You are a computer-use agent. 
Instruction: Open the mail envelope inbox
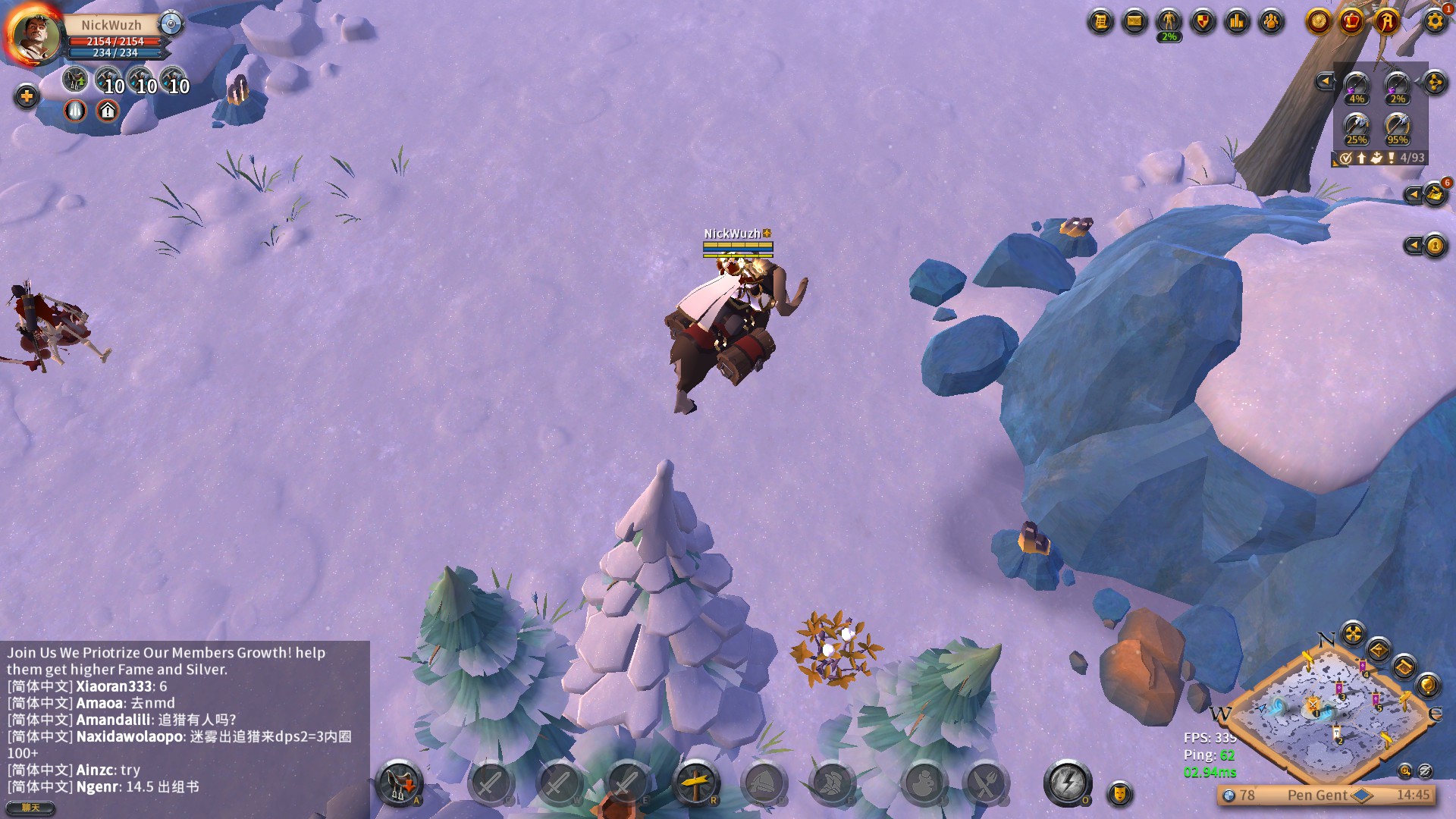tap(1134, 21)
